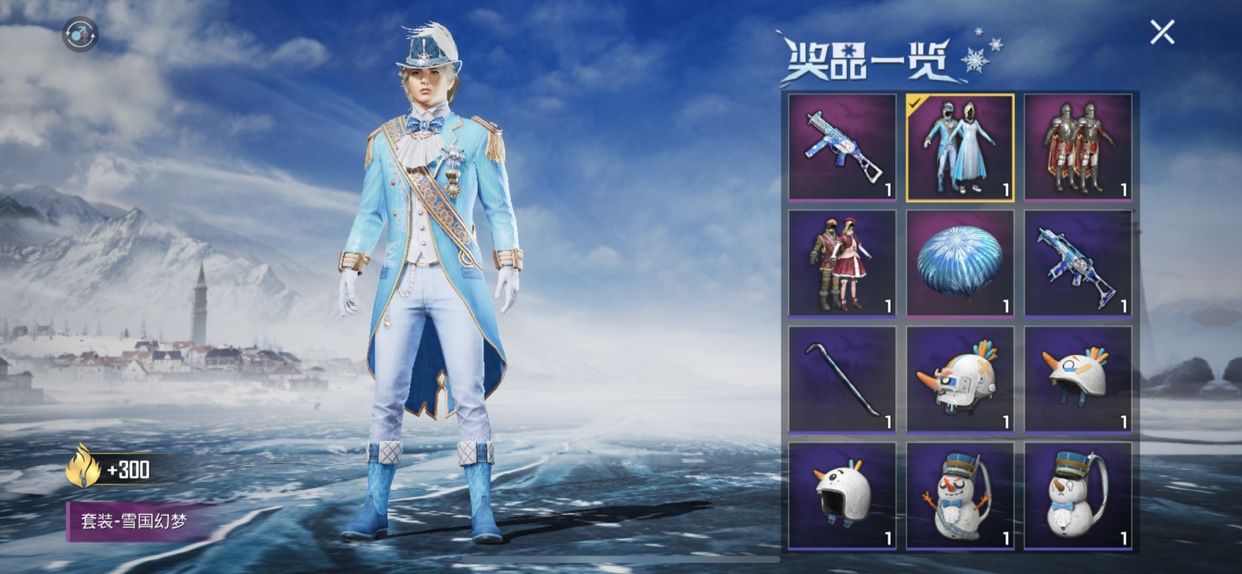1242x574 pixels.
Task: Select the open-face snowman helmet with goggles
Action: tap(1078, 379)
